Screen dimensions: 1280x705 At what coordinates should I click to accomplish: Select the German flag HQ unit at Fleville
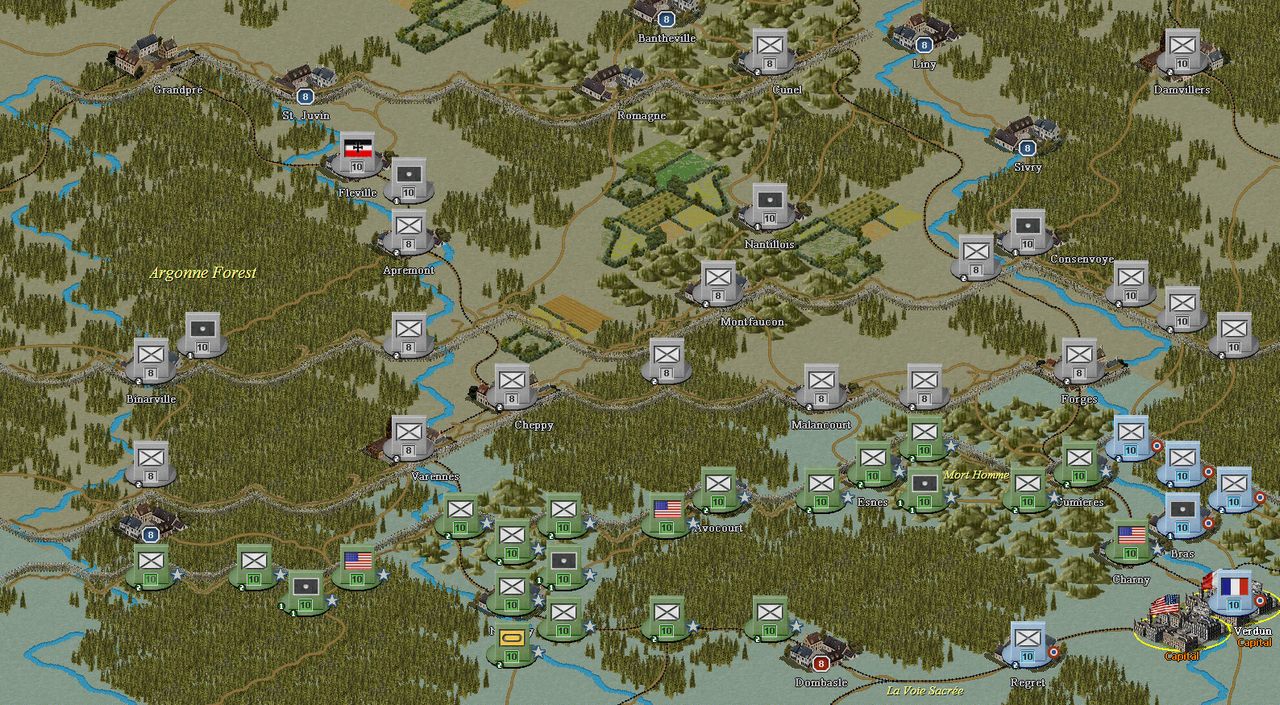[x=357, y=151]
